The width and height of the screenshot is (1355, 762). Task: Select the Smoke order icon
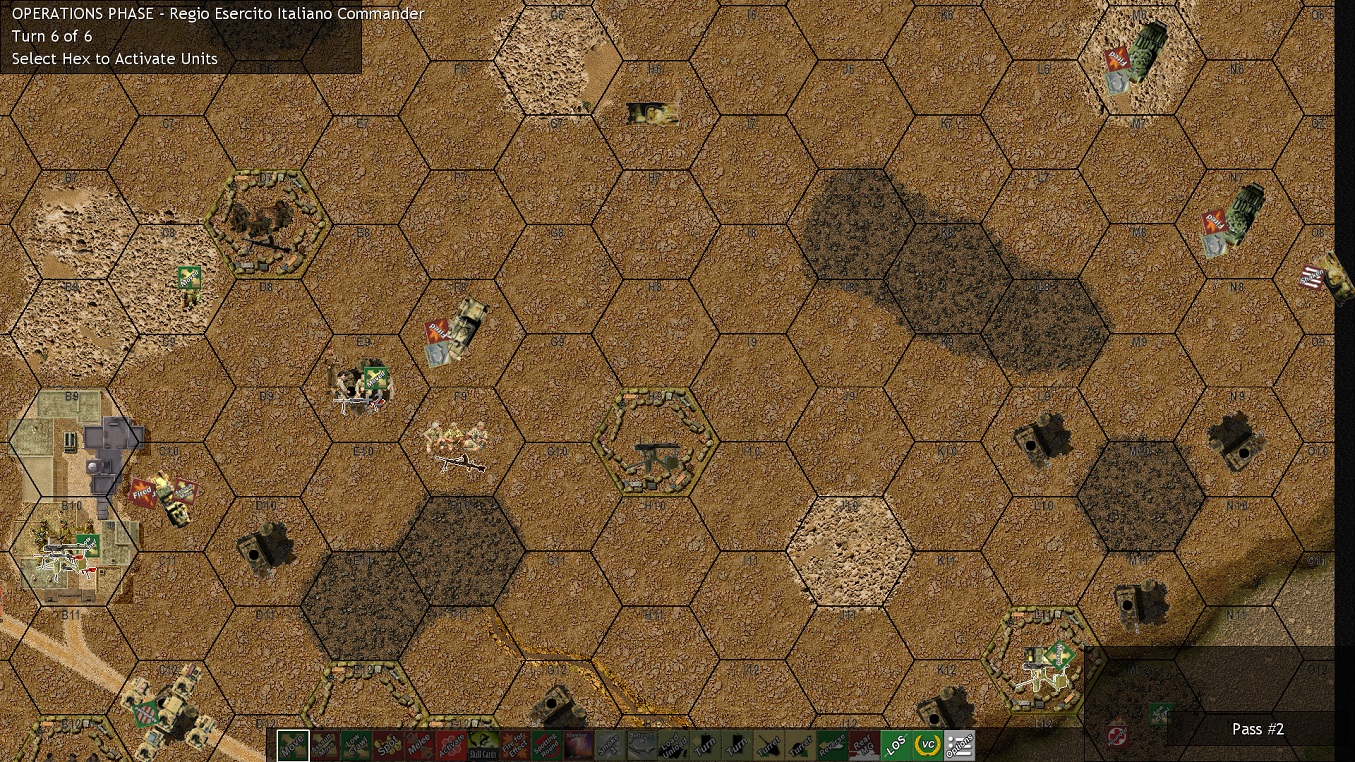609,743
